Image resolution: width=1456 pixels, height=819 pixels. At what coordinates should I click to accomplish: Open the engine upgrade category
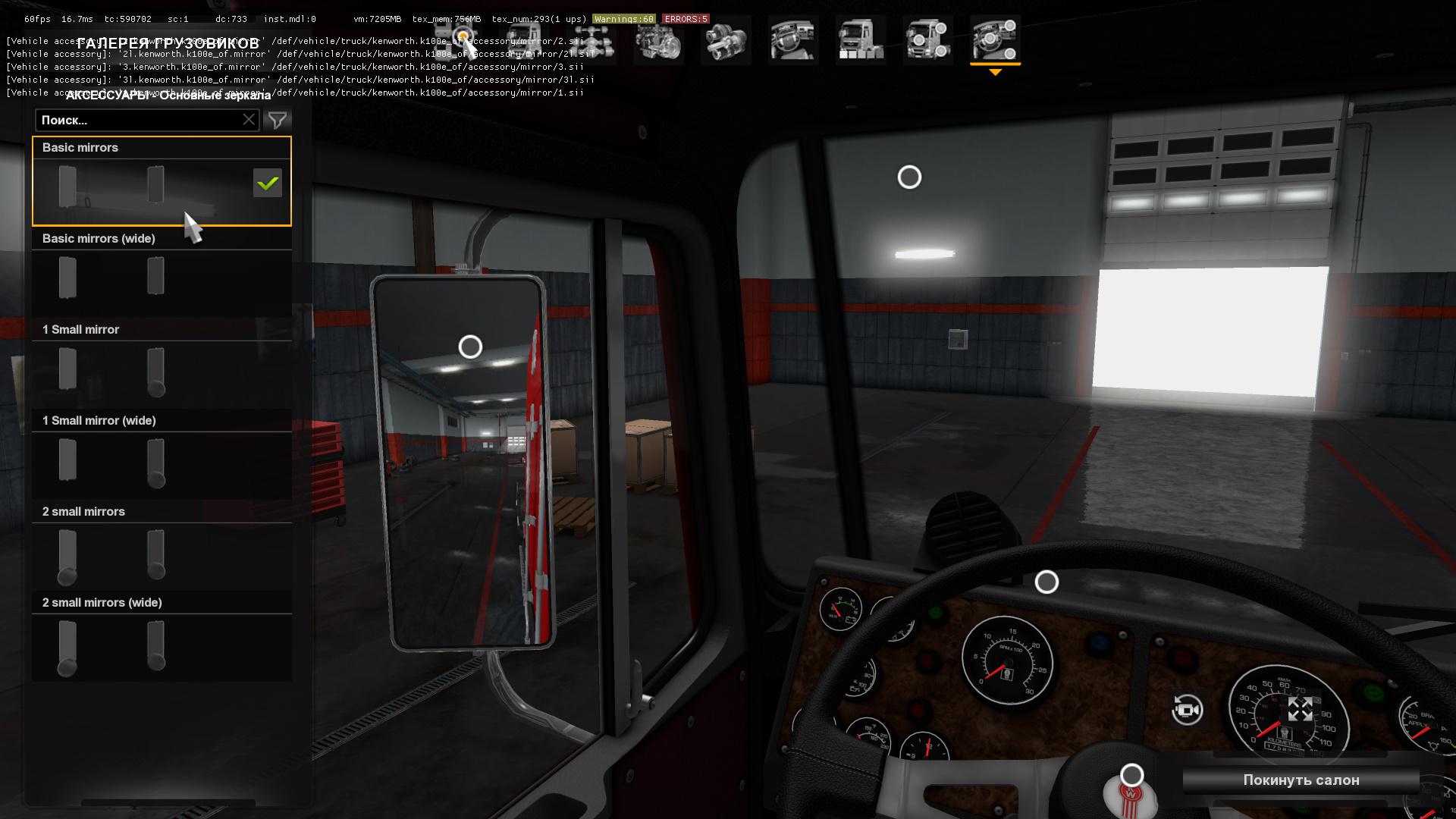(658, 41)
